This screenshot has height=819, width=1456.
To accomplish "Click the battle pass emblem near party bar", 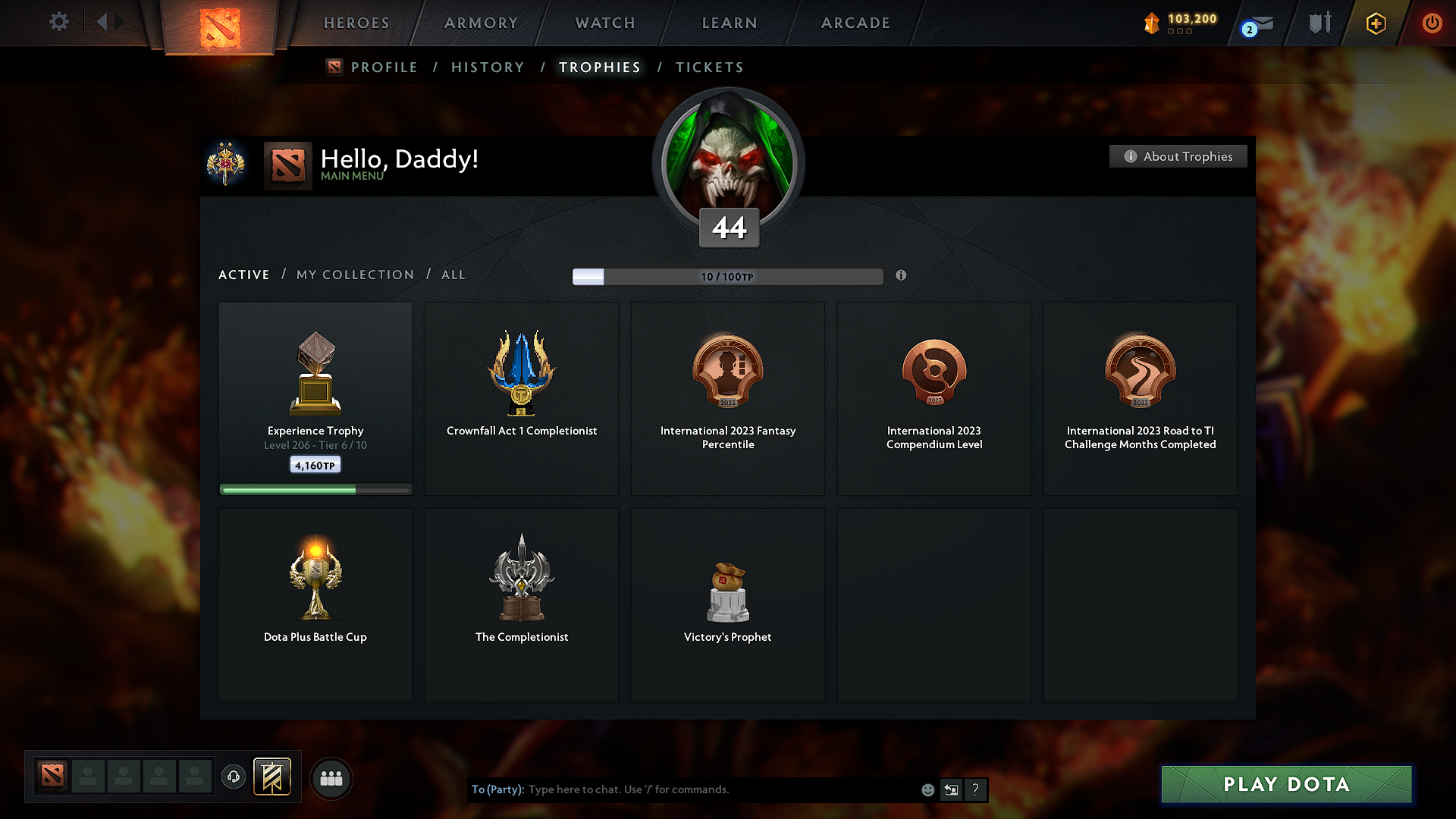I will (273, 777).
